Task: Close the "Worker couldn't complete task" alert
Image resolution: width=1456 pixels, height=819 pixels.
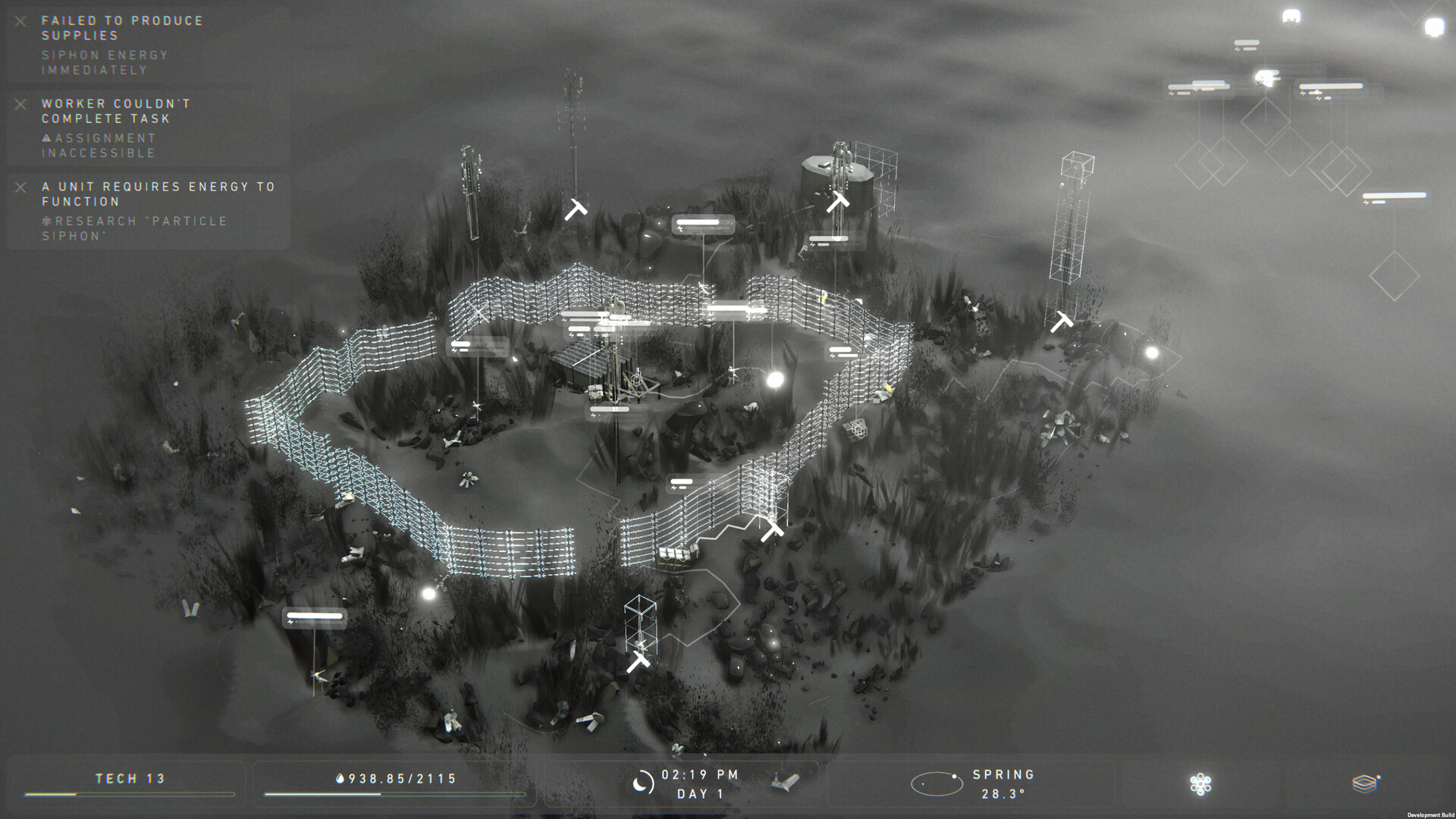Action: (20, 104)
